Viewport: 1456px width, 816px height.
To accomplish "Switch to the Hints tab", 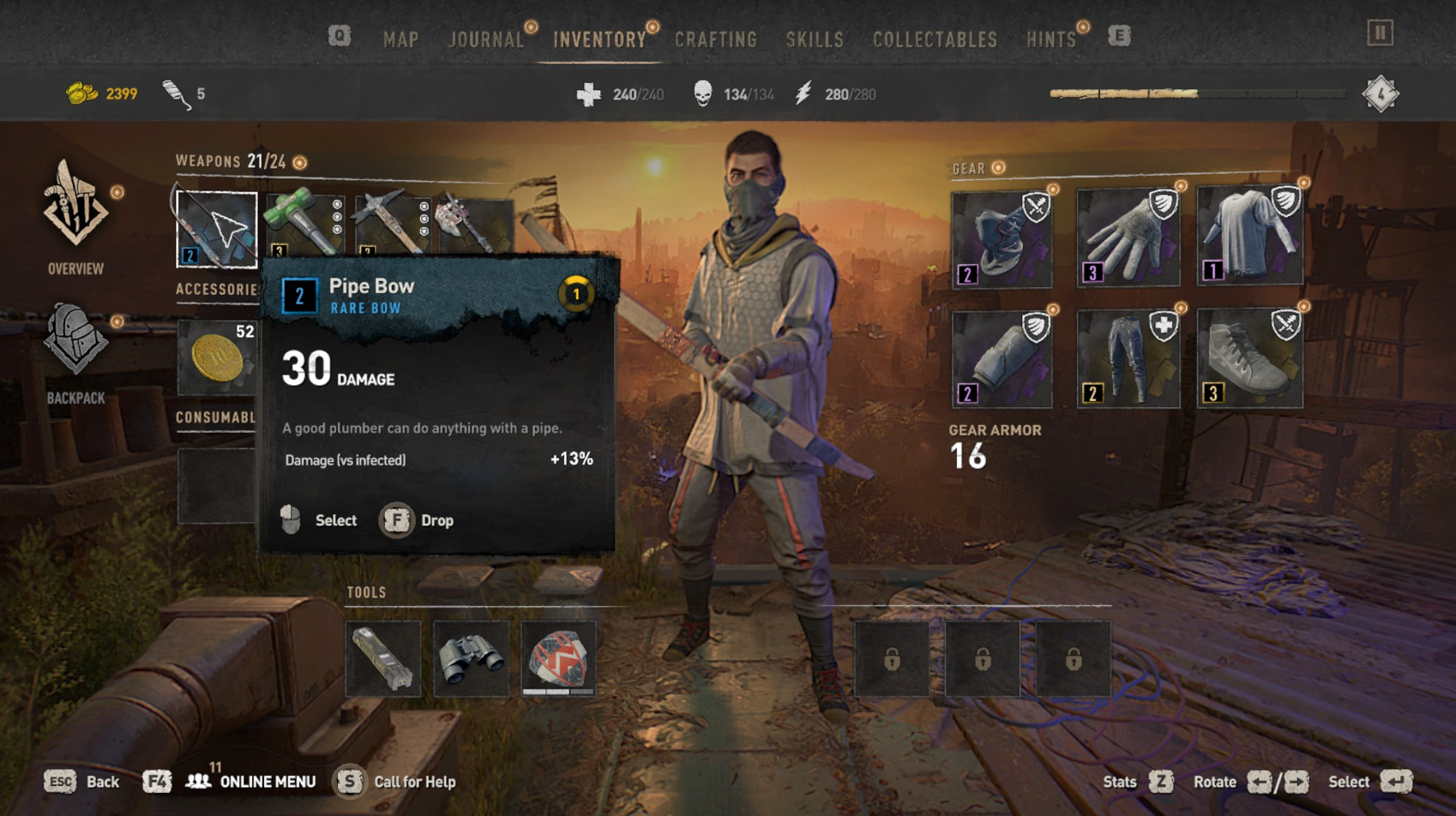I will [1050, 39].
